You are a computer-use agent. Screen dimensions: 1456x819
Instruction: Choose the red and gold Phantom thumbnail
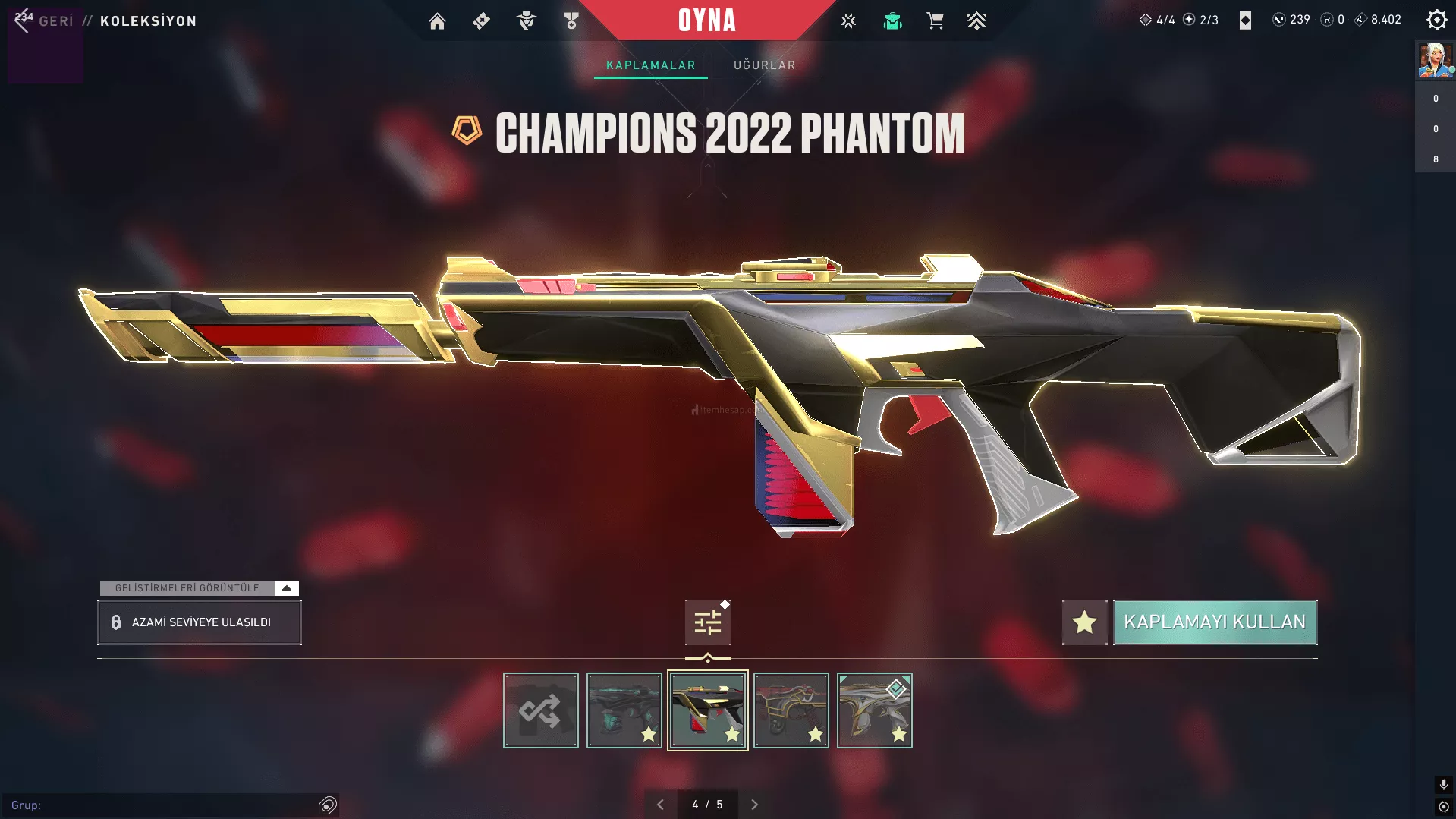click(791, 711)
